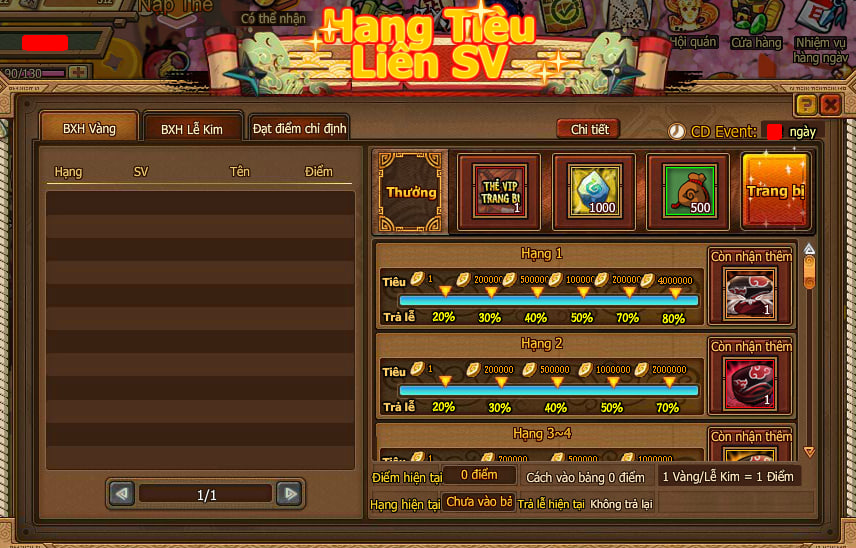The height and width of the screenshot is (548, 856).
Task: Pick the money bag 500 reward
Action: 687,190
